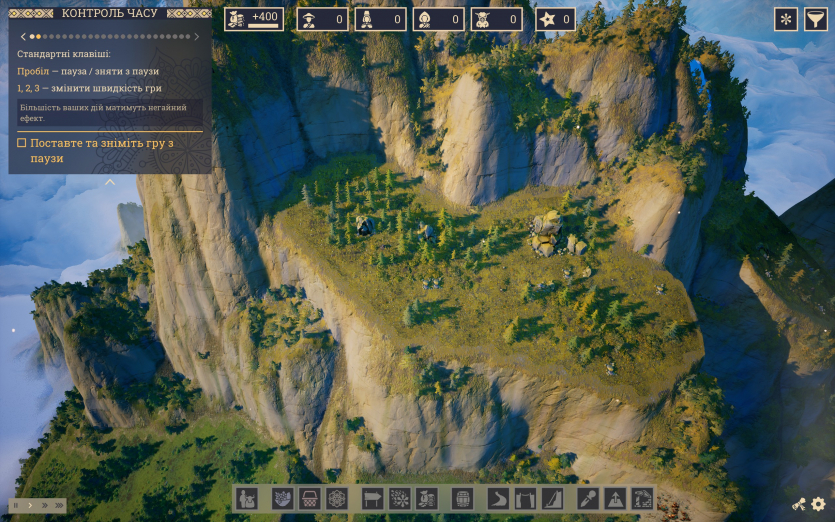This screenshot has width=835, height=522.
Task: Pick the shovel demolish tool
Action: (x=588, y=498)
